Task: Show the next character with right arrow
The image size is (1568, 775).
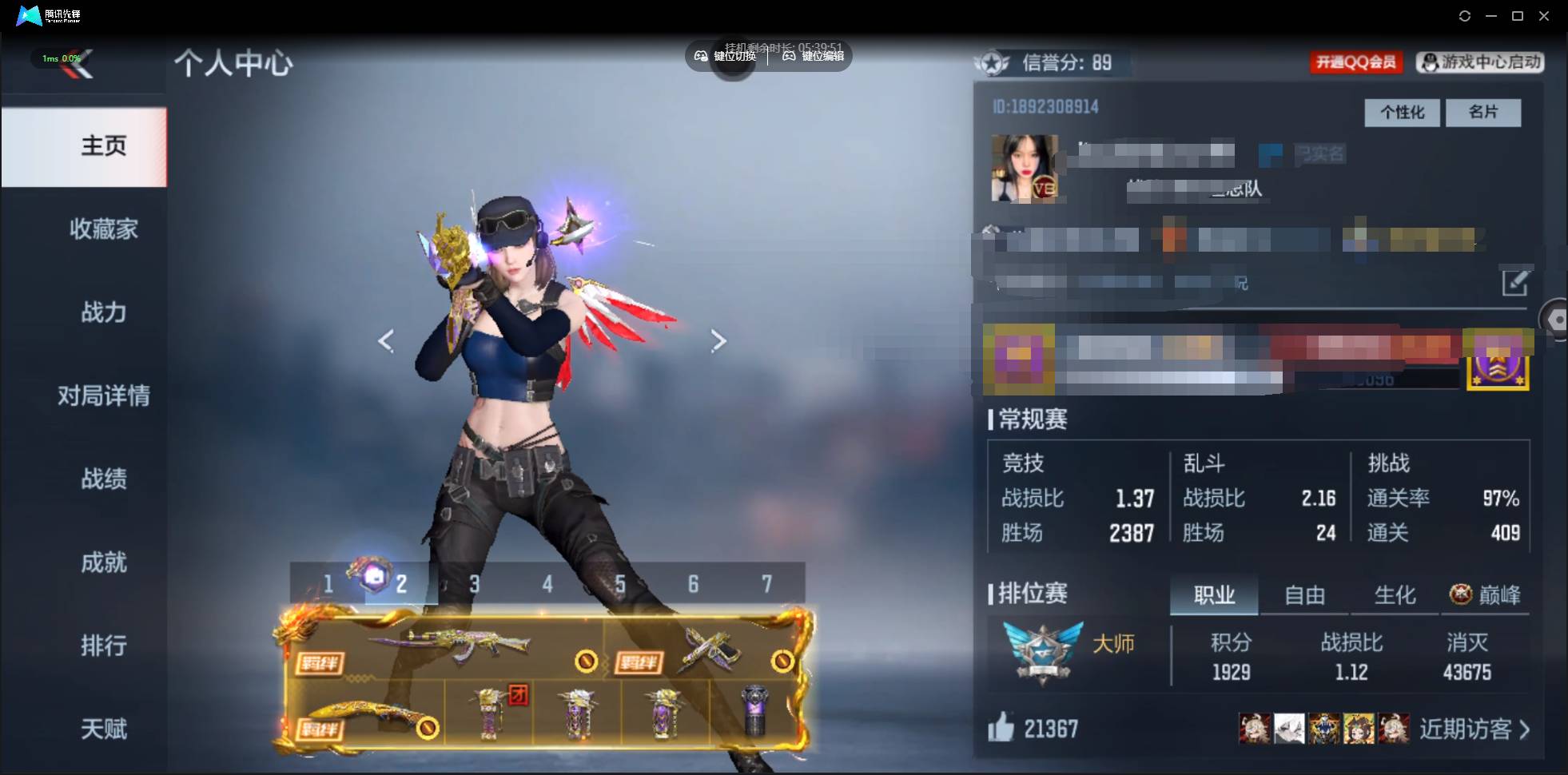Action: point(718,341)
